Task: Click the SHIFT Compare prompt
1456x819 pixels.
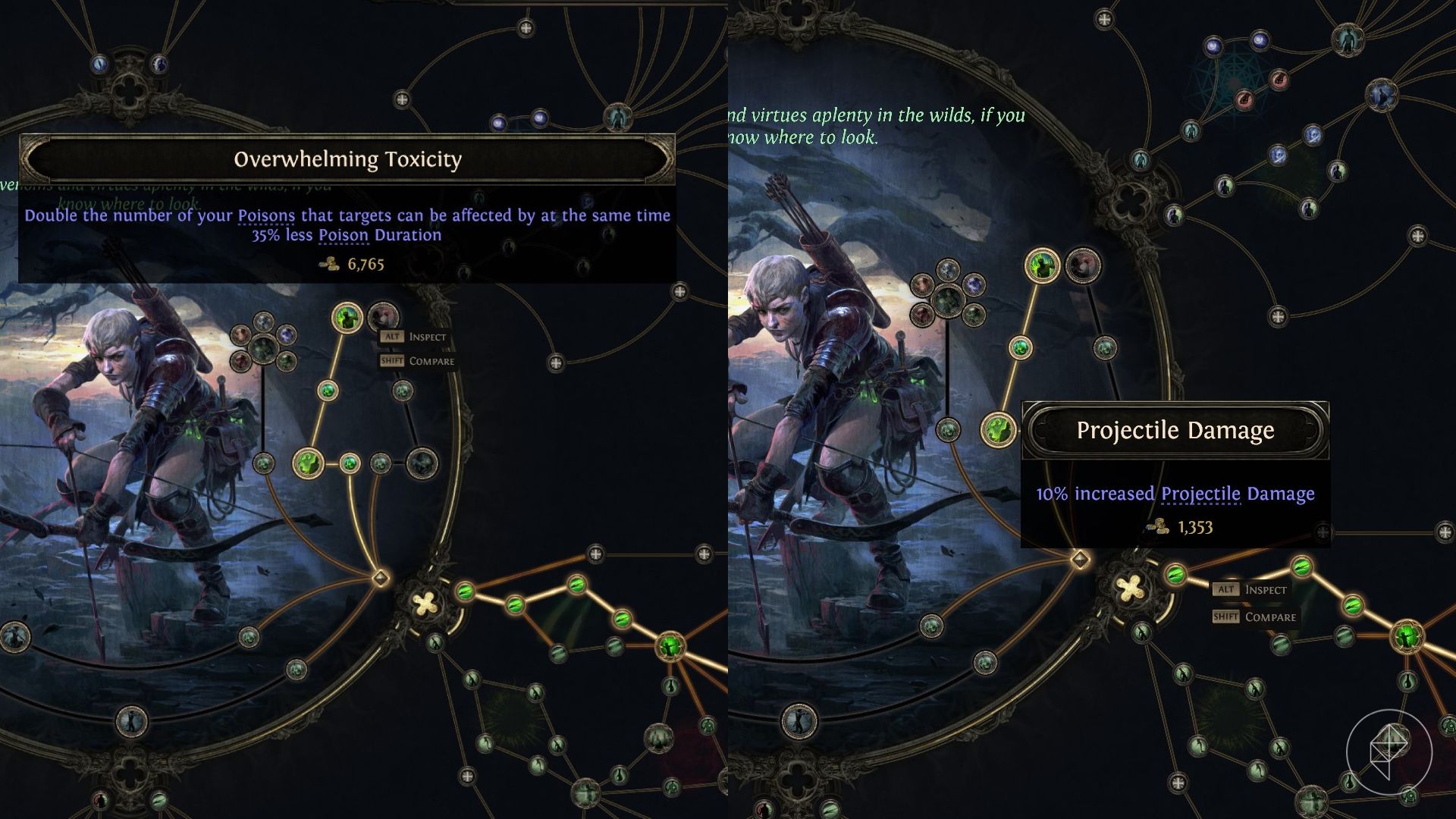Action: coord(416,361)
